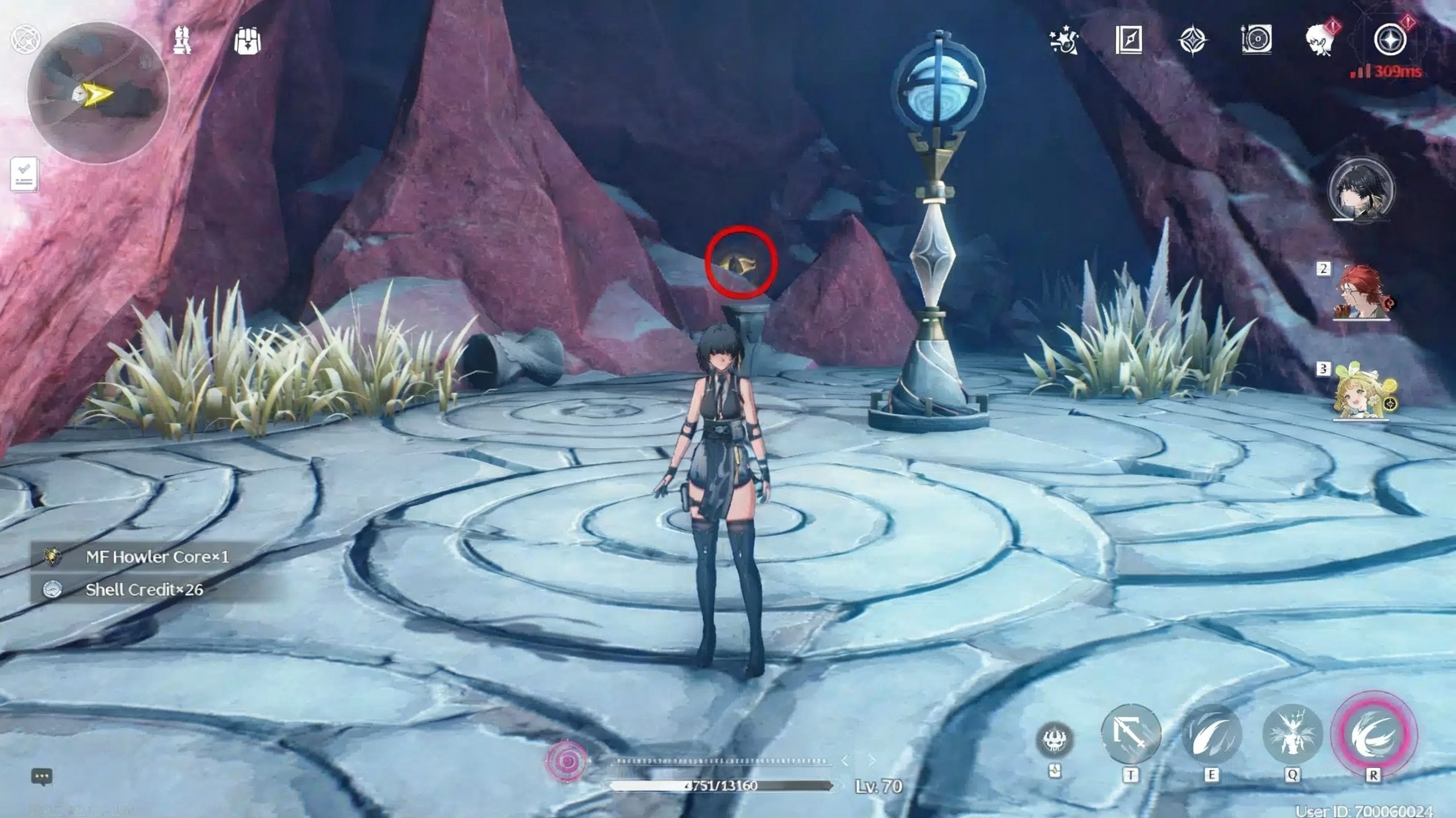Open the terminal menu compass icon
1456x818 pixels.
(x=1390, y=40)
